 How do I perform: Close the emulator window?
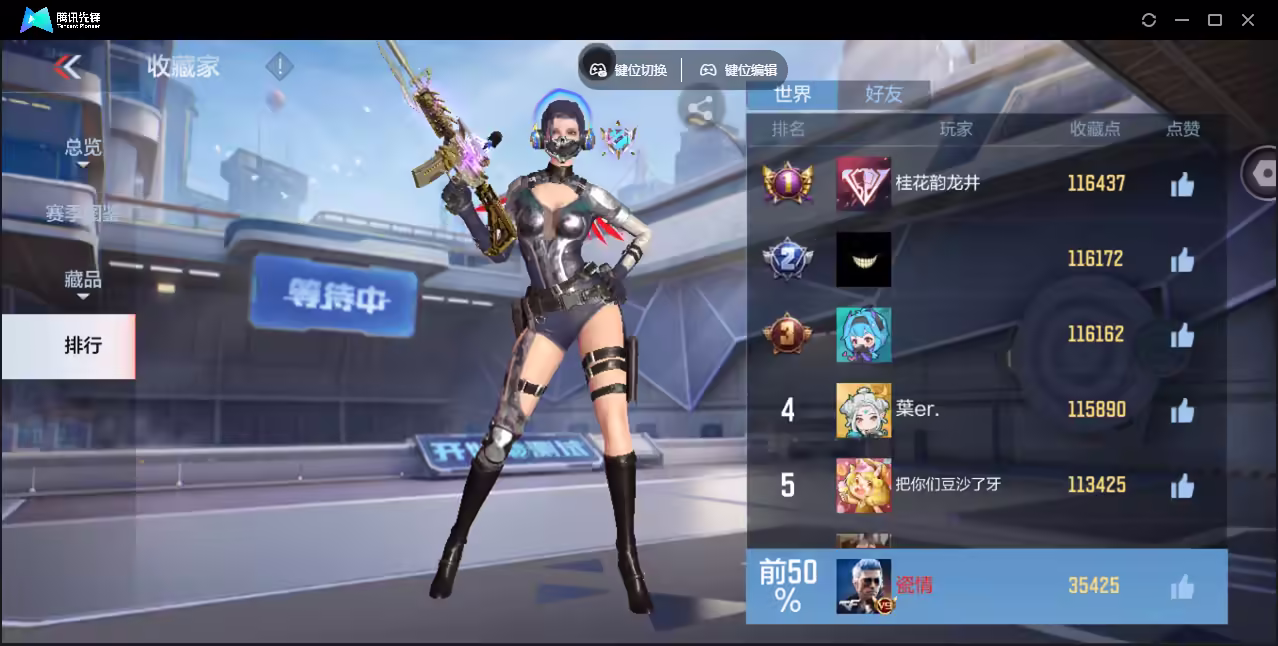[x=1248, y=20]
